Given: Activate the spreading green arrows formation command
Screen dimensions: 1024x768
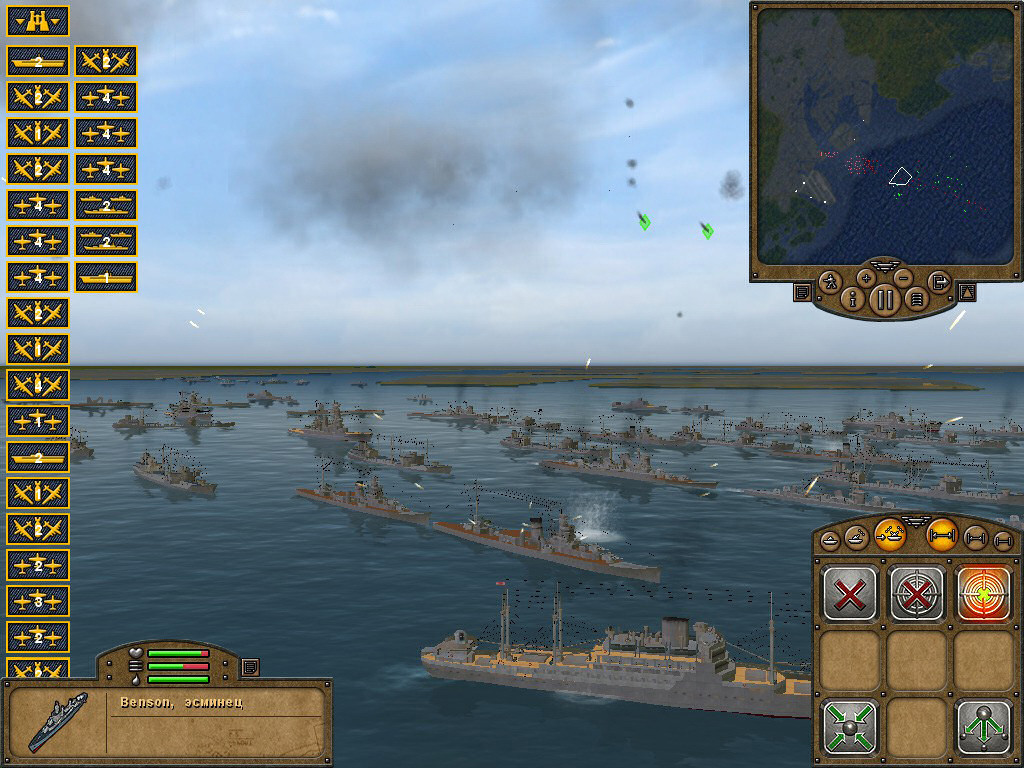Looking at the screenshot, I should (983, 726).
